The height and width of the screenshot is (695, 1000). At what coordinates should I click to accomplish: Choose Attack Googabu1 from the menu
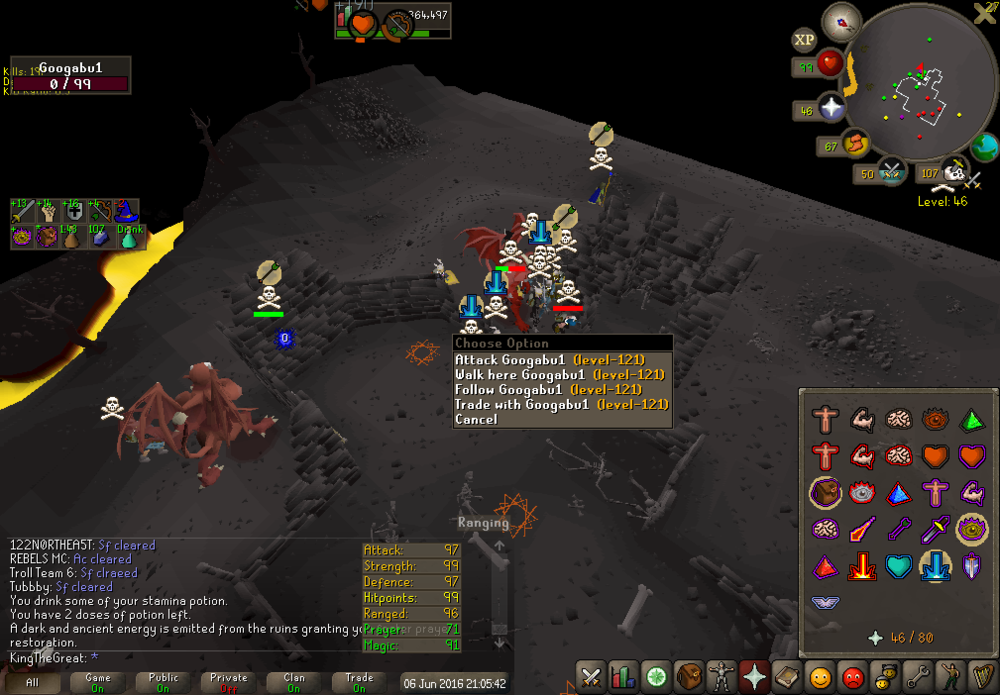tap(549, 360)
